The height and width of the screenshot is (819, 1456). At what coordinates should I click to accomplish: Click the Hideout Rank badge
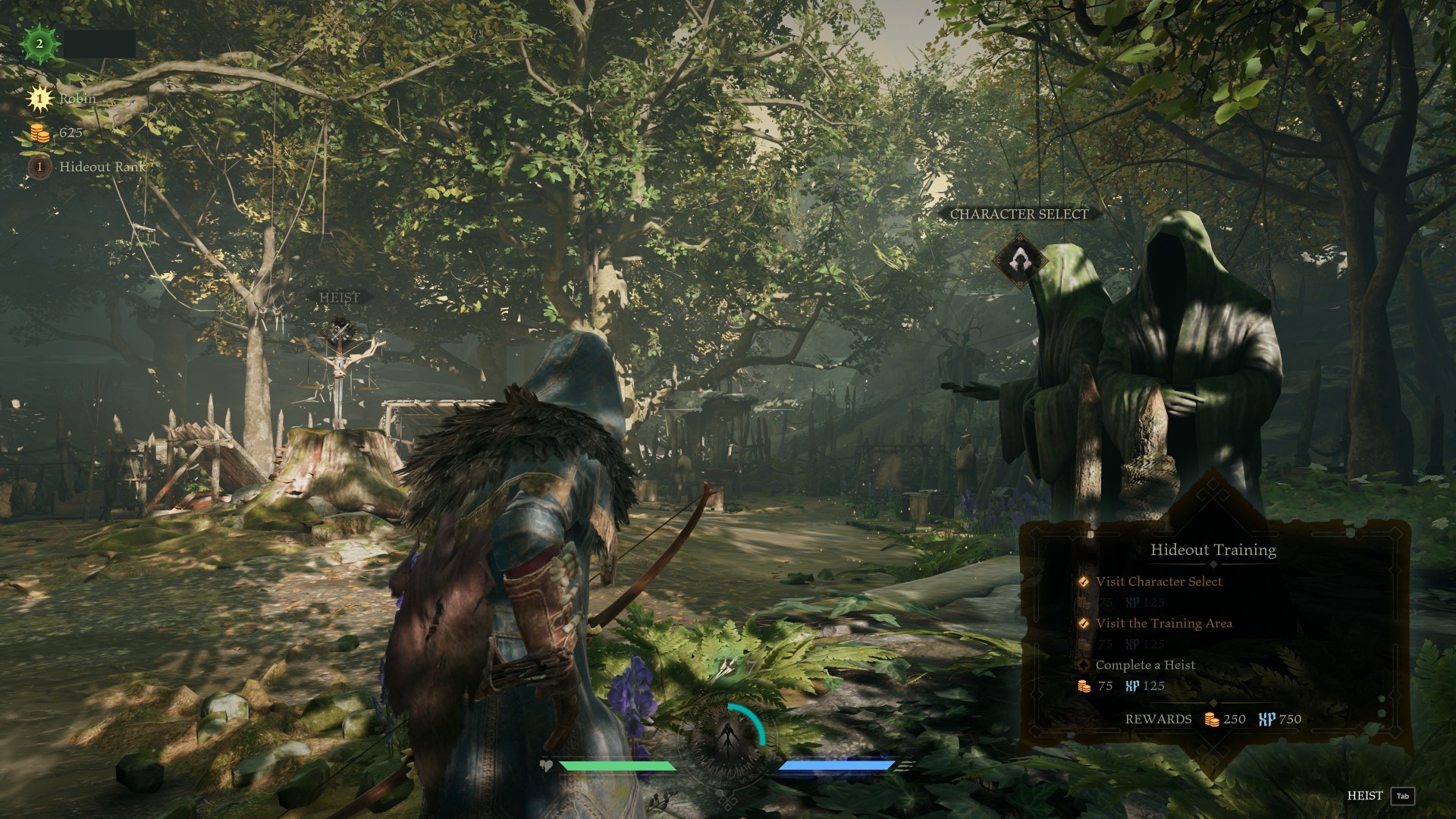39,166
